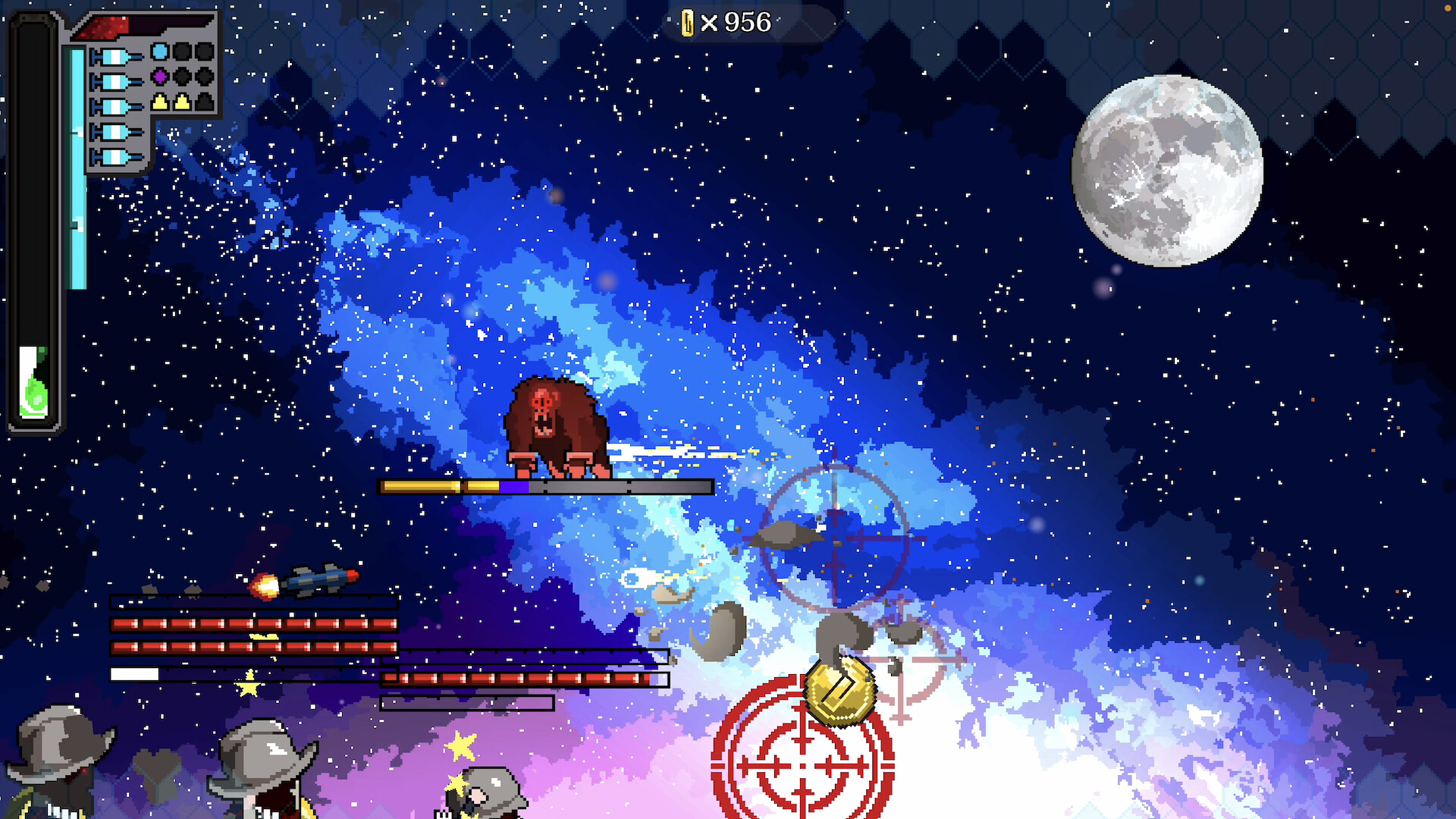This screenshot has width=1456, height=819.
Task: Click the boss health bar under the red ape
Action: 544,486
